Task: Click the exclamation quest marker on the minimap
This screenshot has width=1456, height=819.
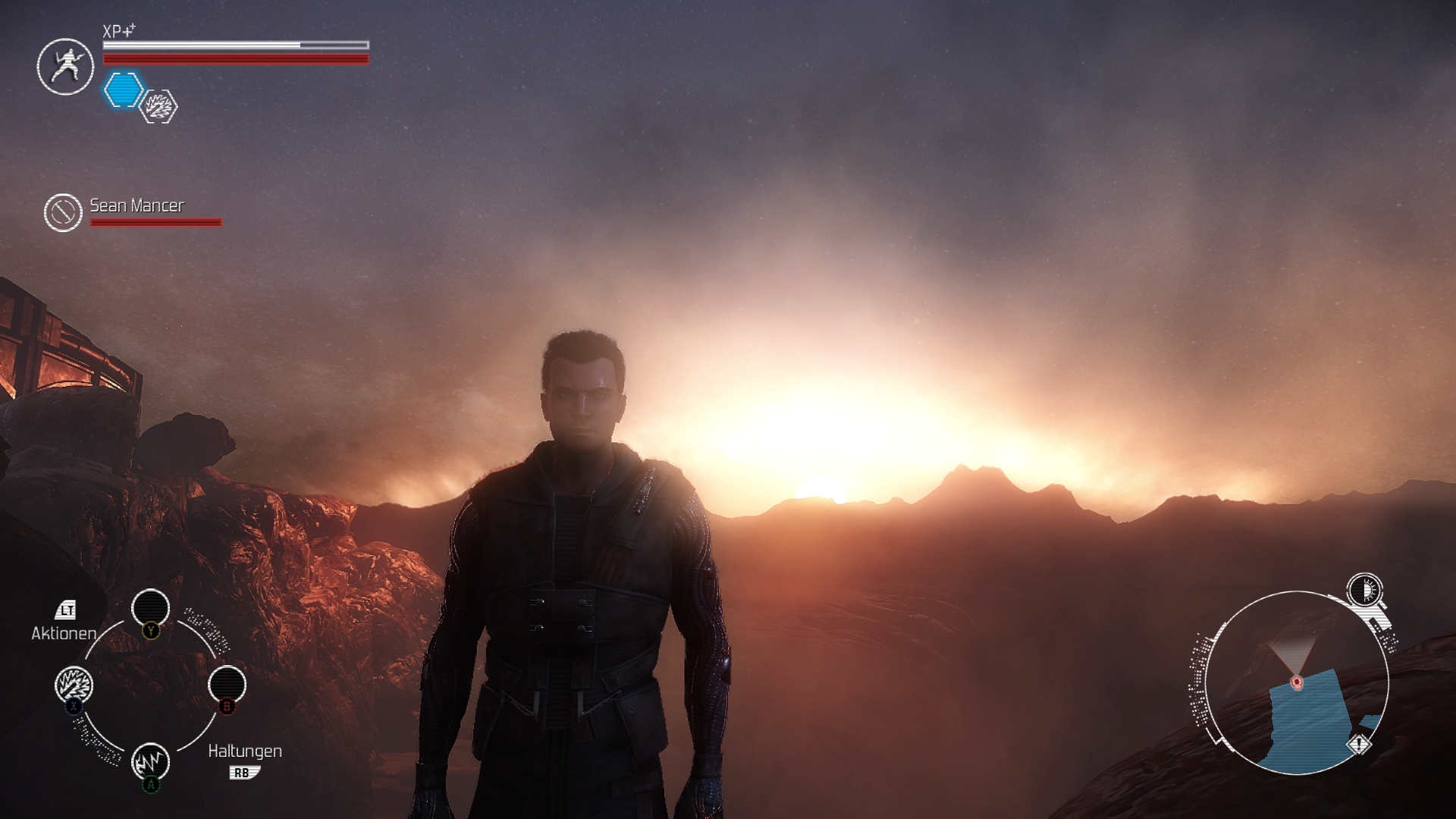Action: (x=1359, y=745)
